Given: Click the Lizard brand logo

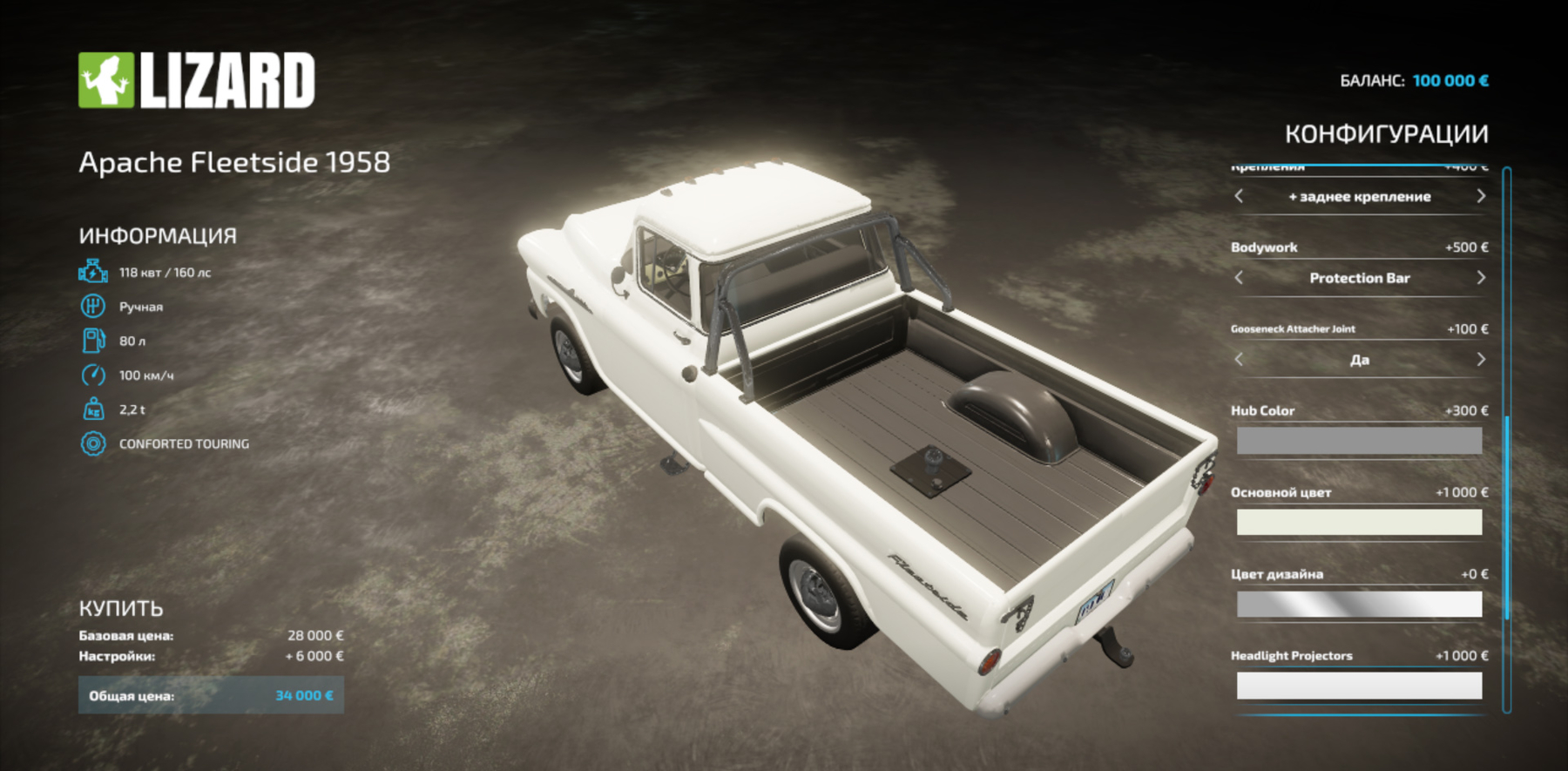Looking at the screenshot, I should tap(196, 78).
